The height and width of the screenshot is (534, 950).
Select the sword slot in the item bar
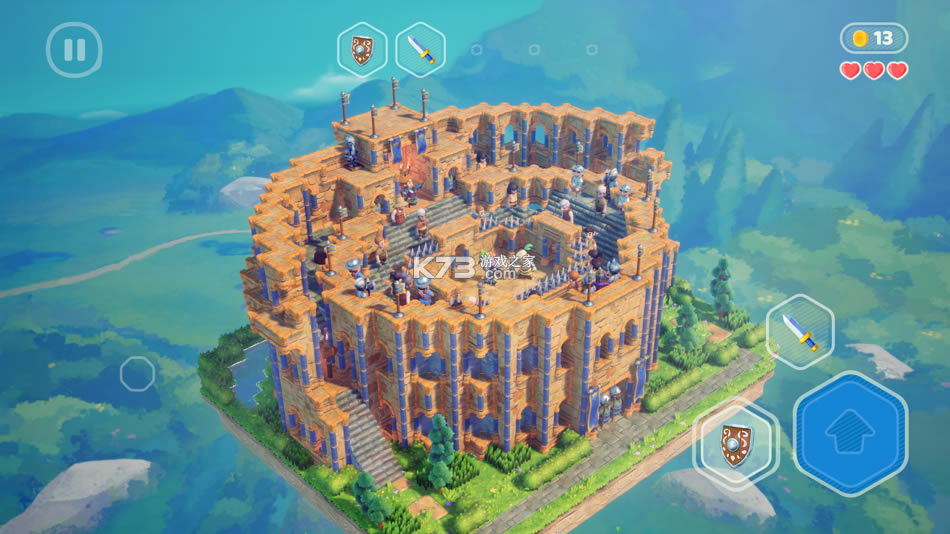click(420, 49)
